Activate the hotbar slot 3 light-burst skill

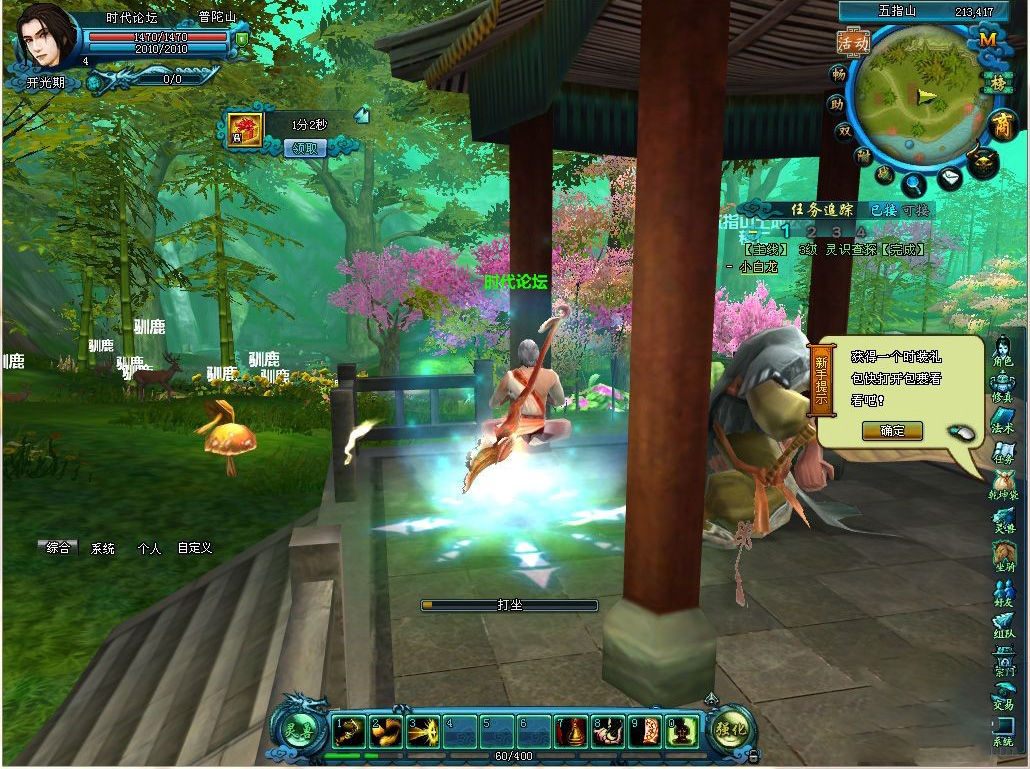[422, 731]
